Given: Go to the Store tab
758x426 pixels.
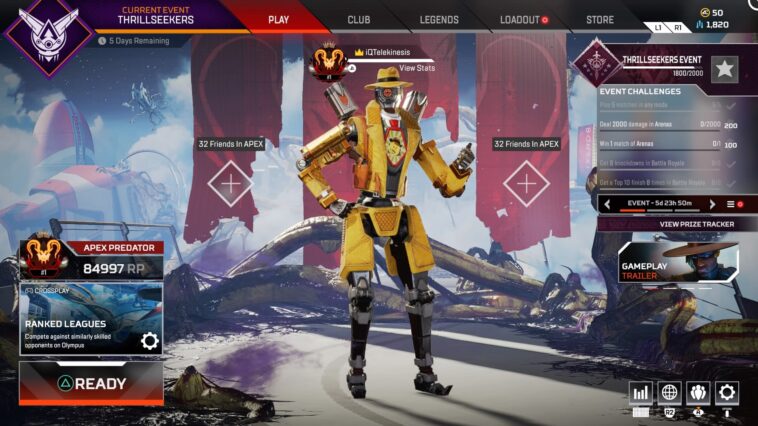Looking at the screenshot, I should pyautogui.click(x=600, y=20).
